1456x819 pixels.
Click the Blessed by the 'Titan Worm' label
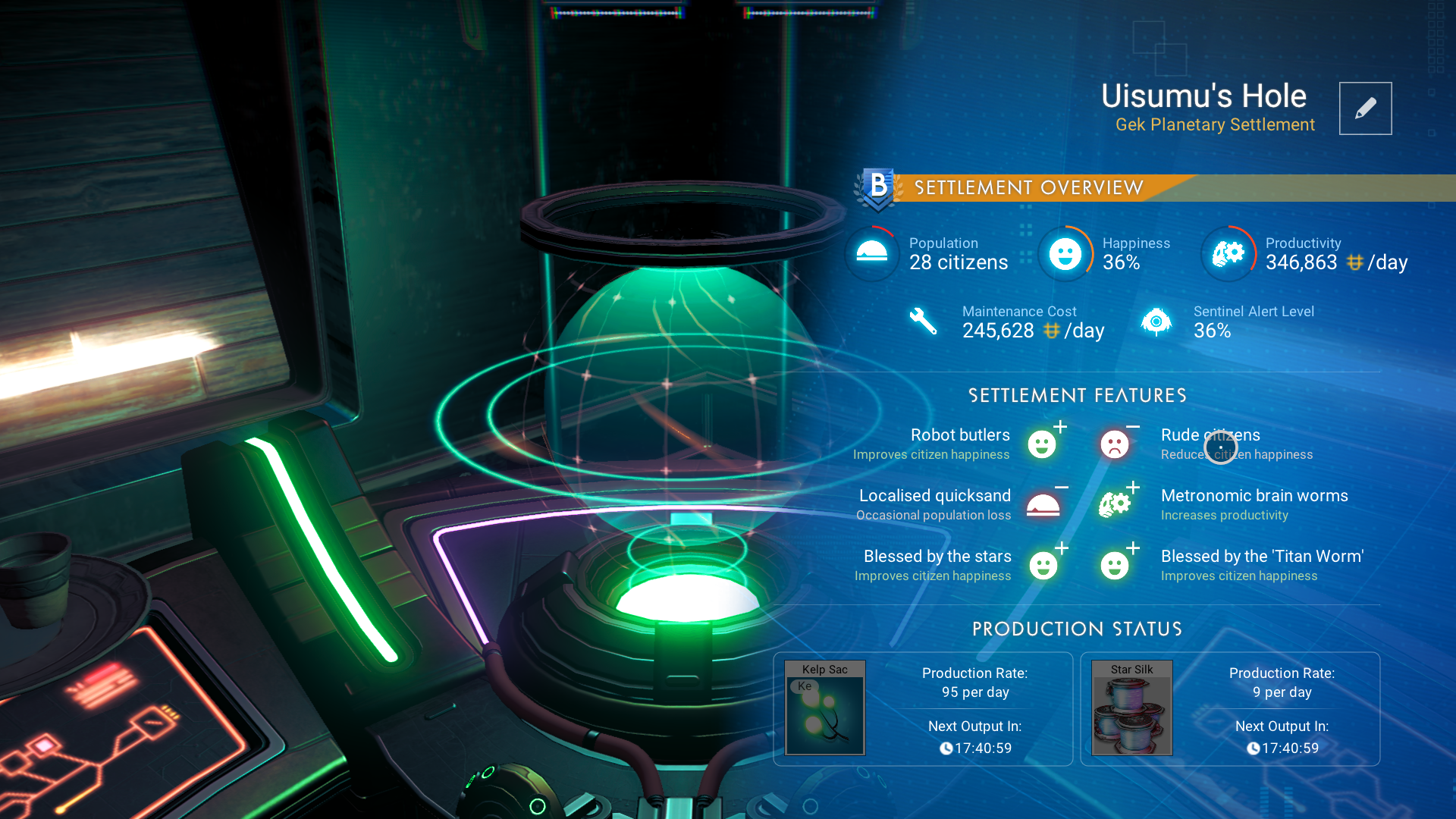pos(1261,556)
